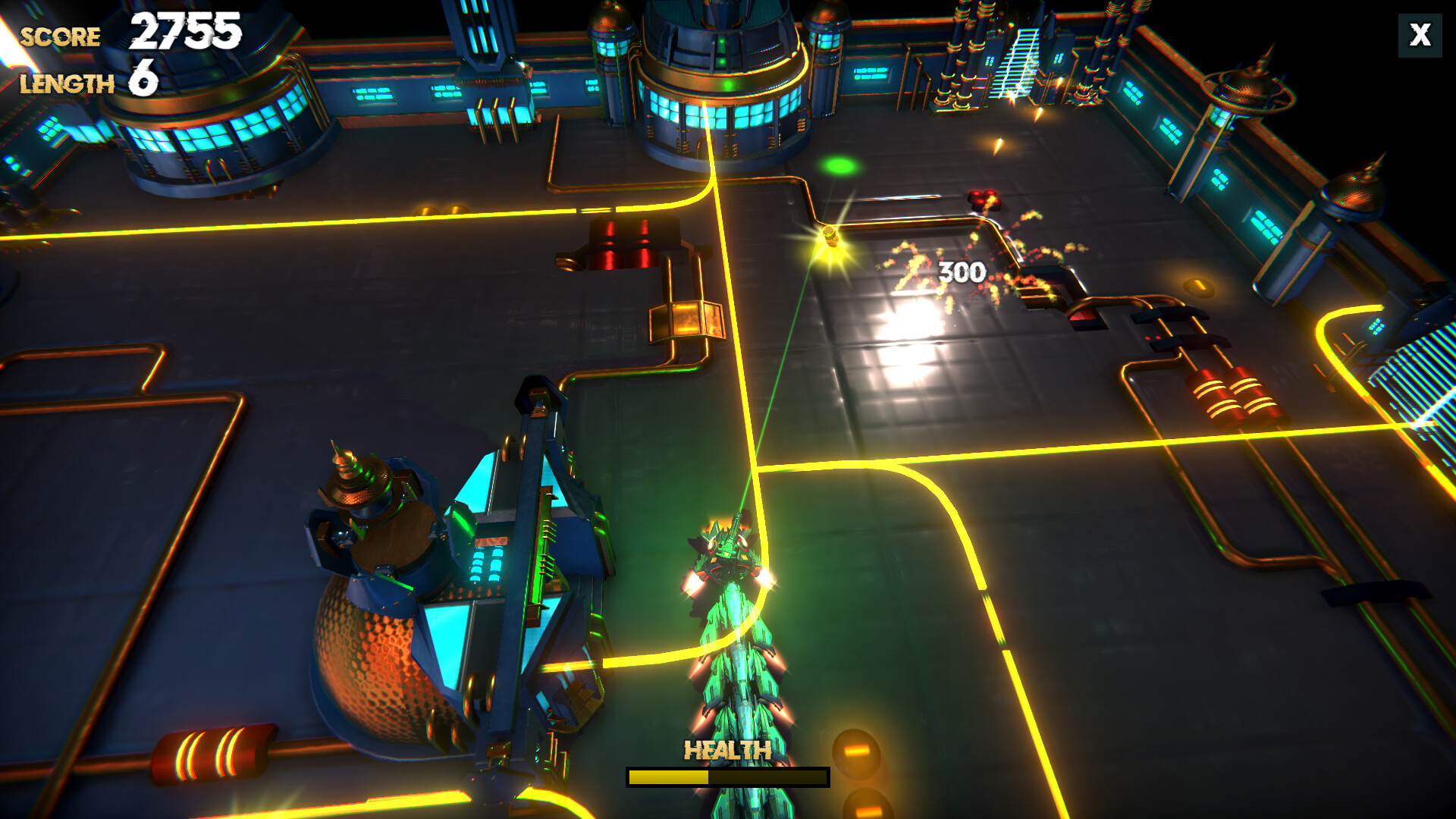Click the SCORE label showing 2755
This screenshot has height=819, width=1456.
(62, 34)
